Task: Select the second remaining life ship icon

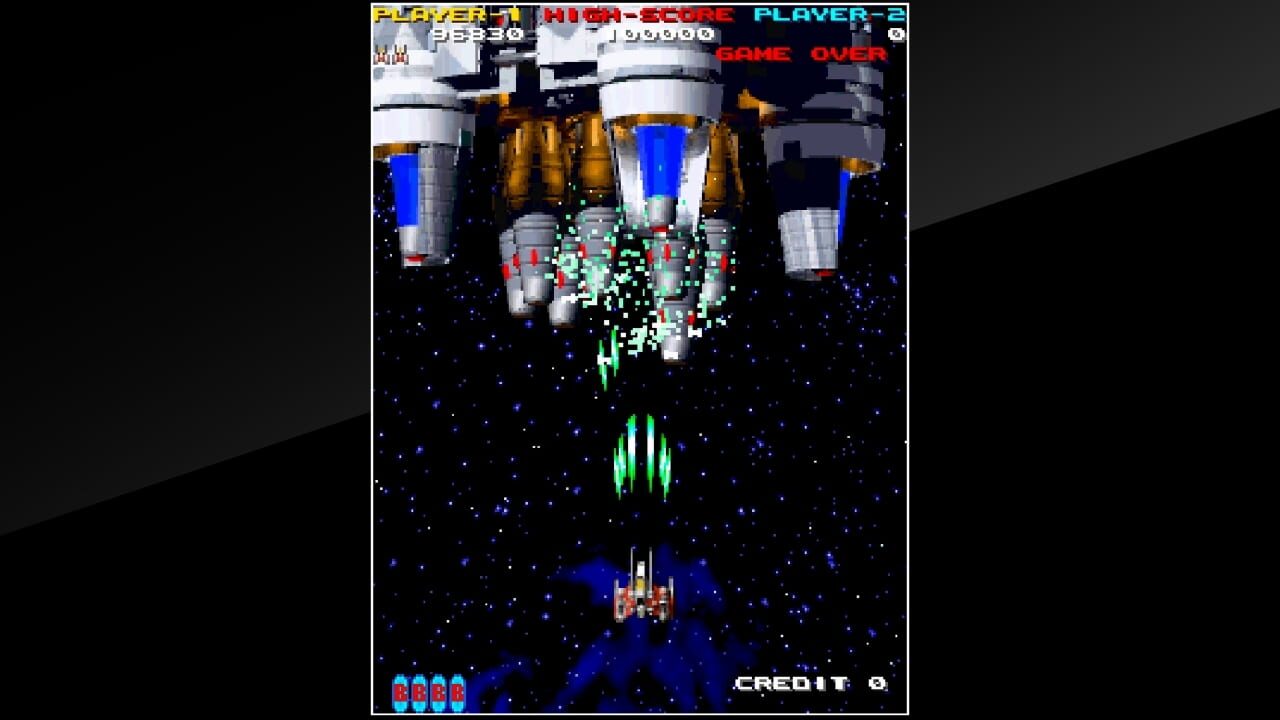Action: [400, 56]
